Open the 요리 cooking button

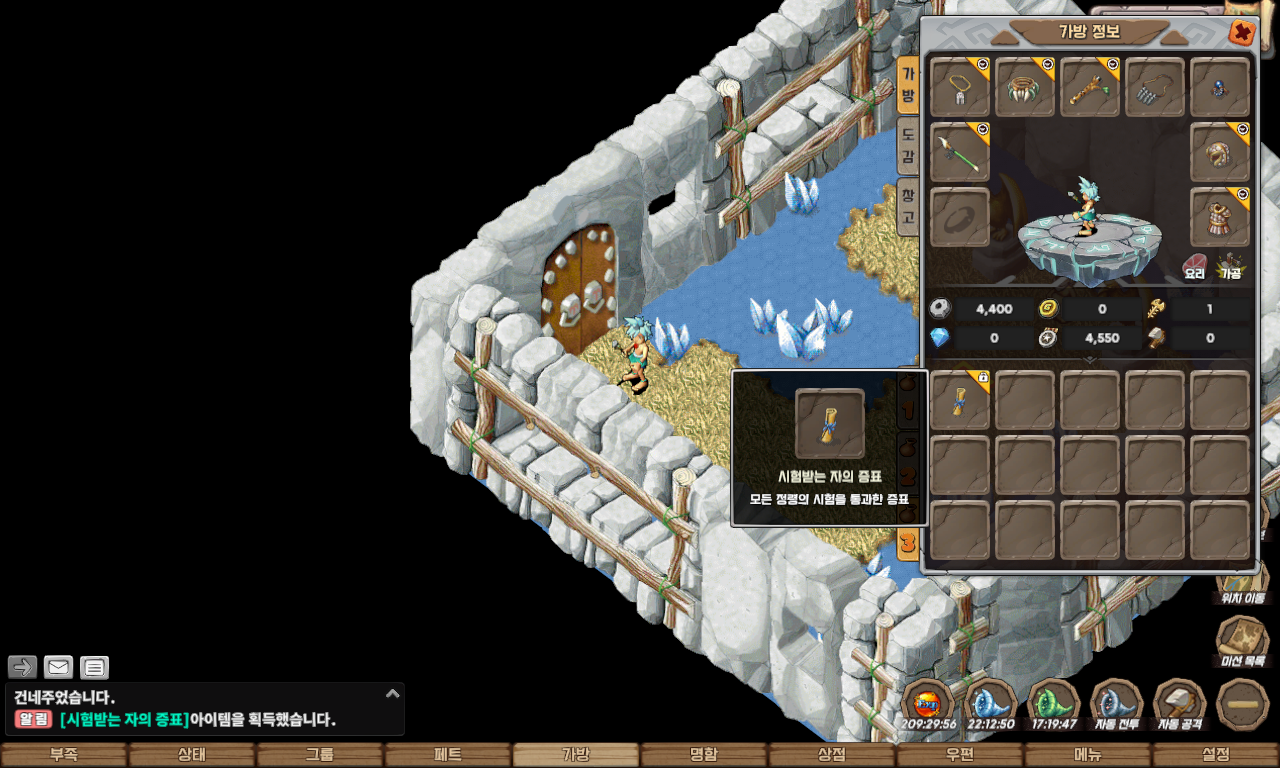[1195, 267]
